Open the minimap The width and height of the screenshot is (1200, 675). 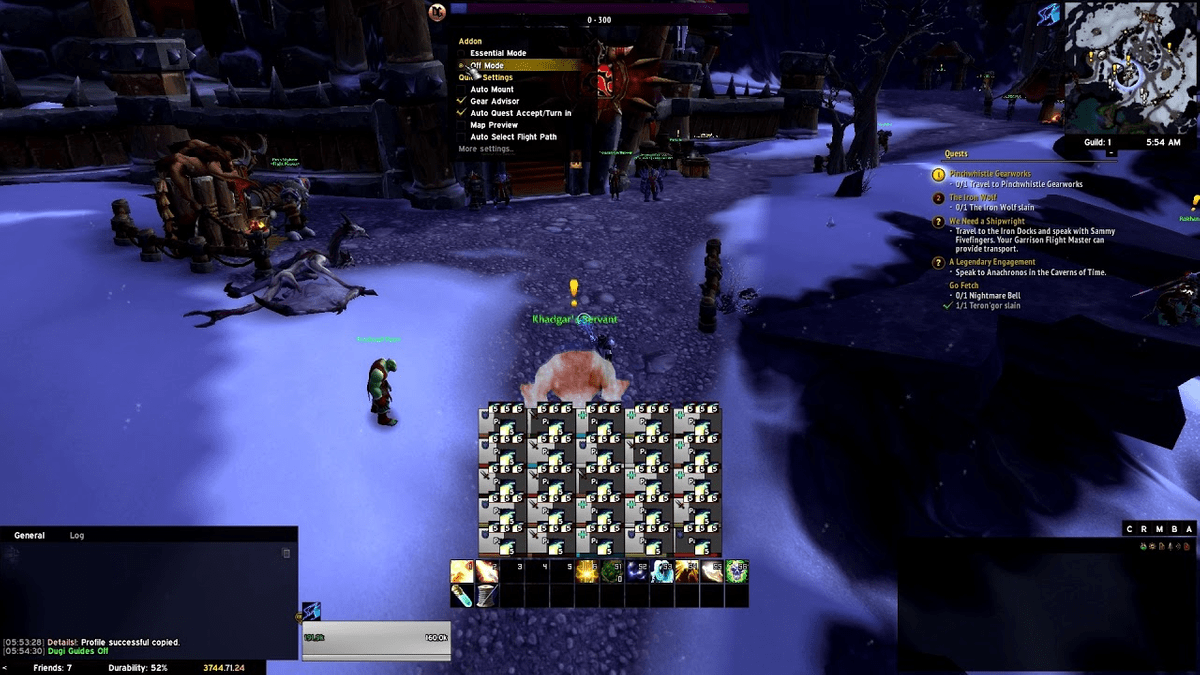click(1130, 66)
